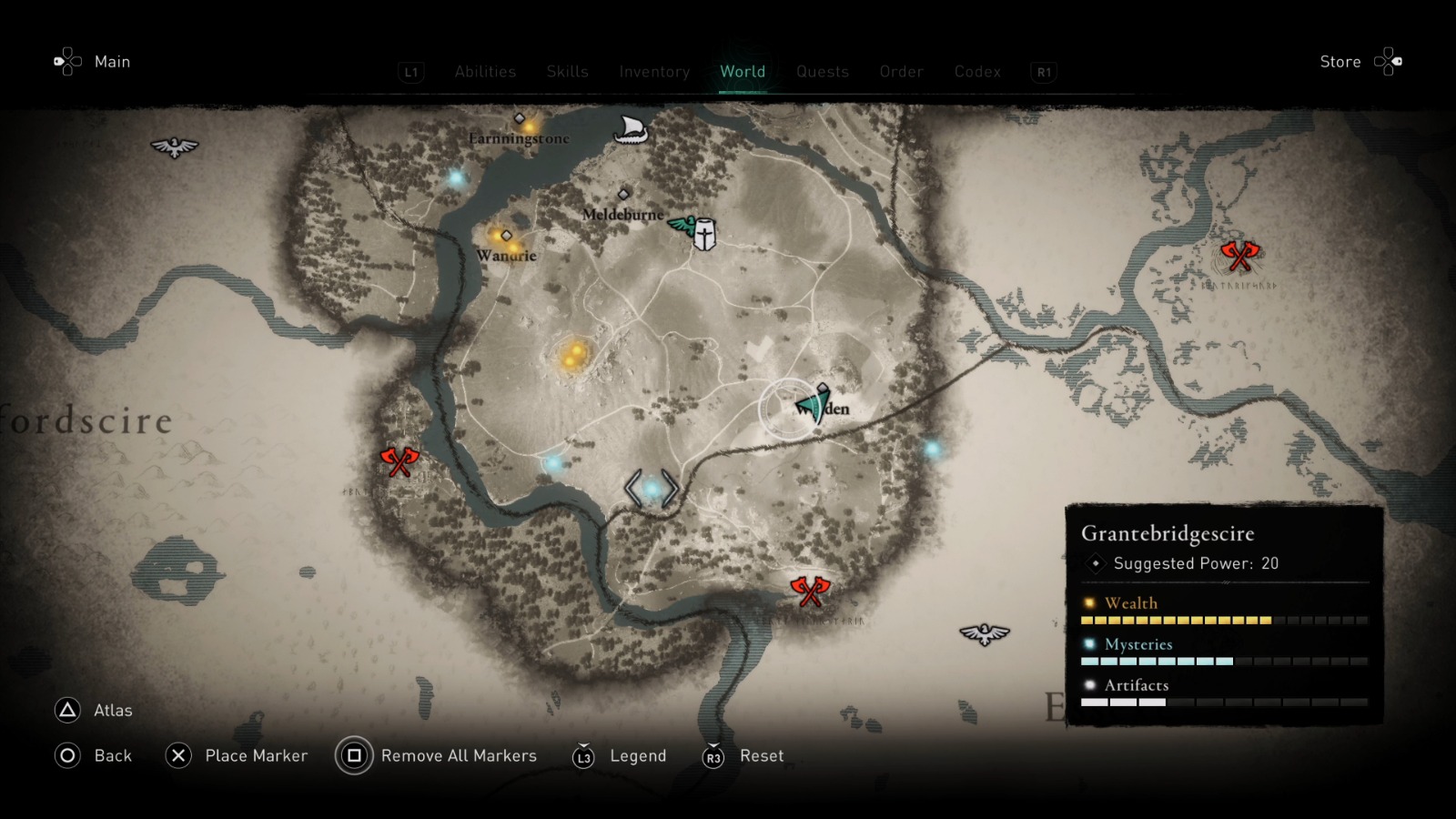Viewport: 1456px width, 819px height.
Task: Open the Quests tab
Action: pyautogui.click(x=822, y=72)
